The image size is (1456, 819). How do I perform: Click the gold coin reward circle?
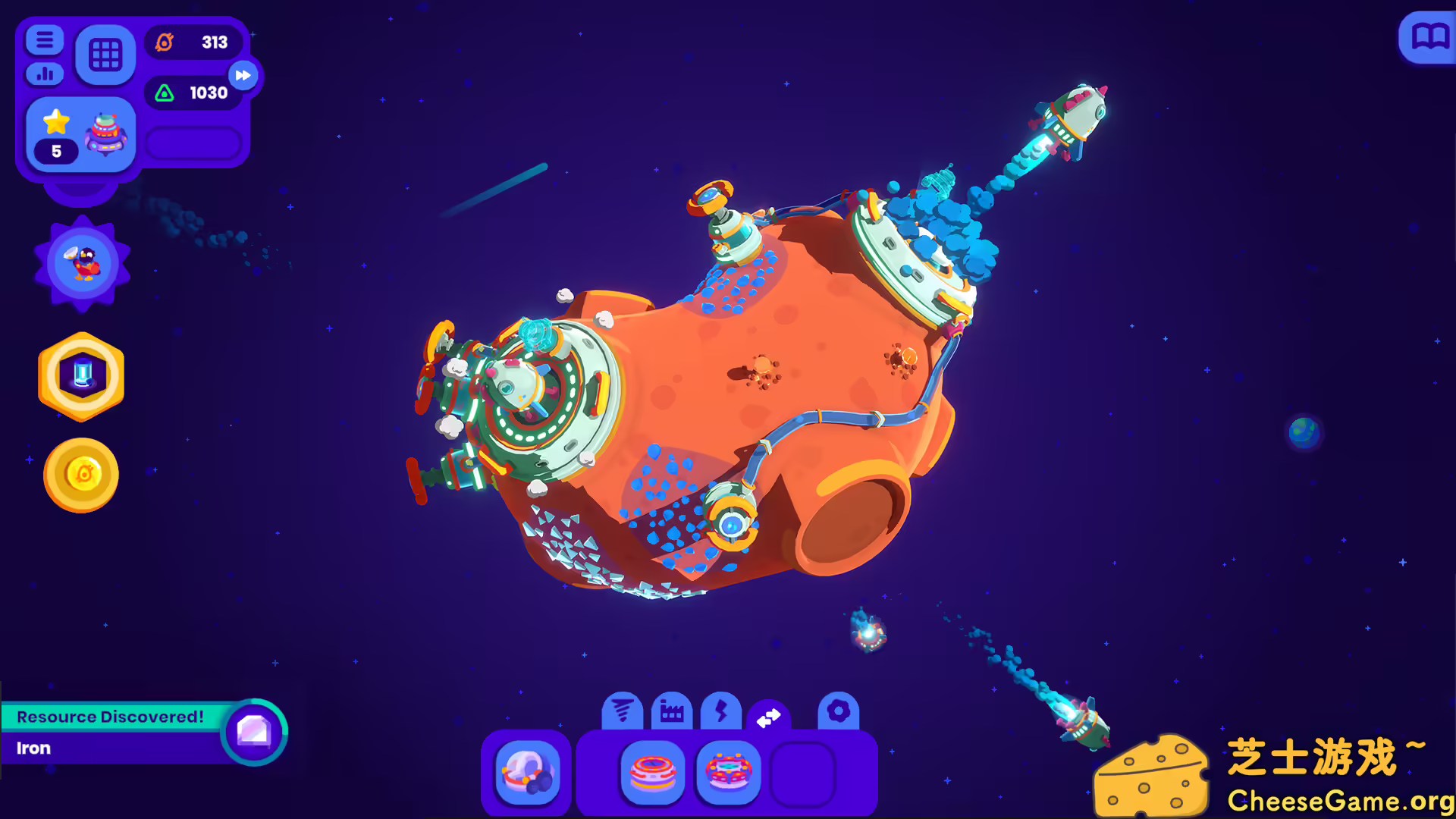[81, 474]
